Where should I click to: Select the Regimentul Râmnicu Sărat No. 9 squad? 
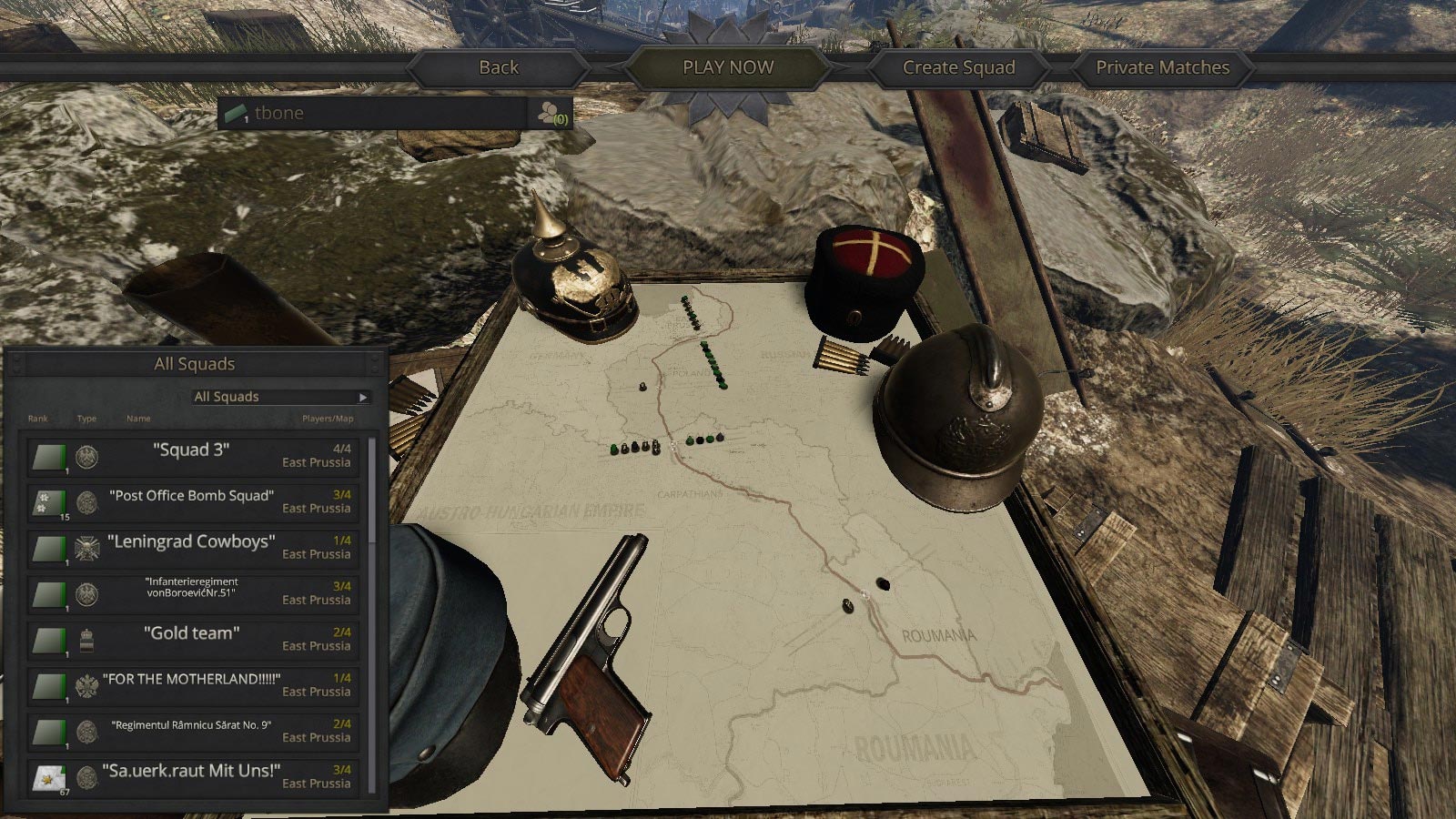point(192,731)
